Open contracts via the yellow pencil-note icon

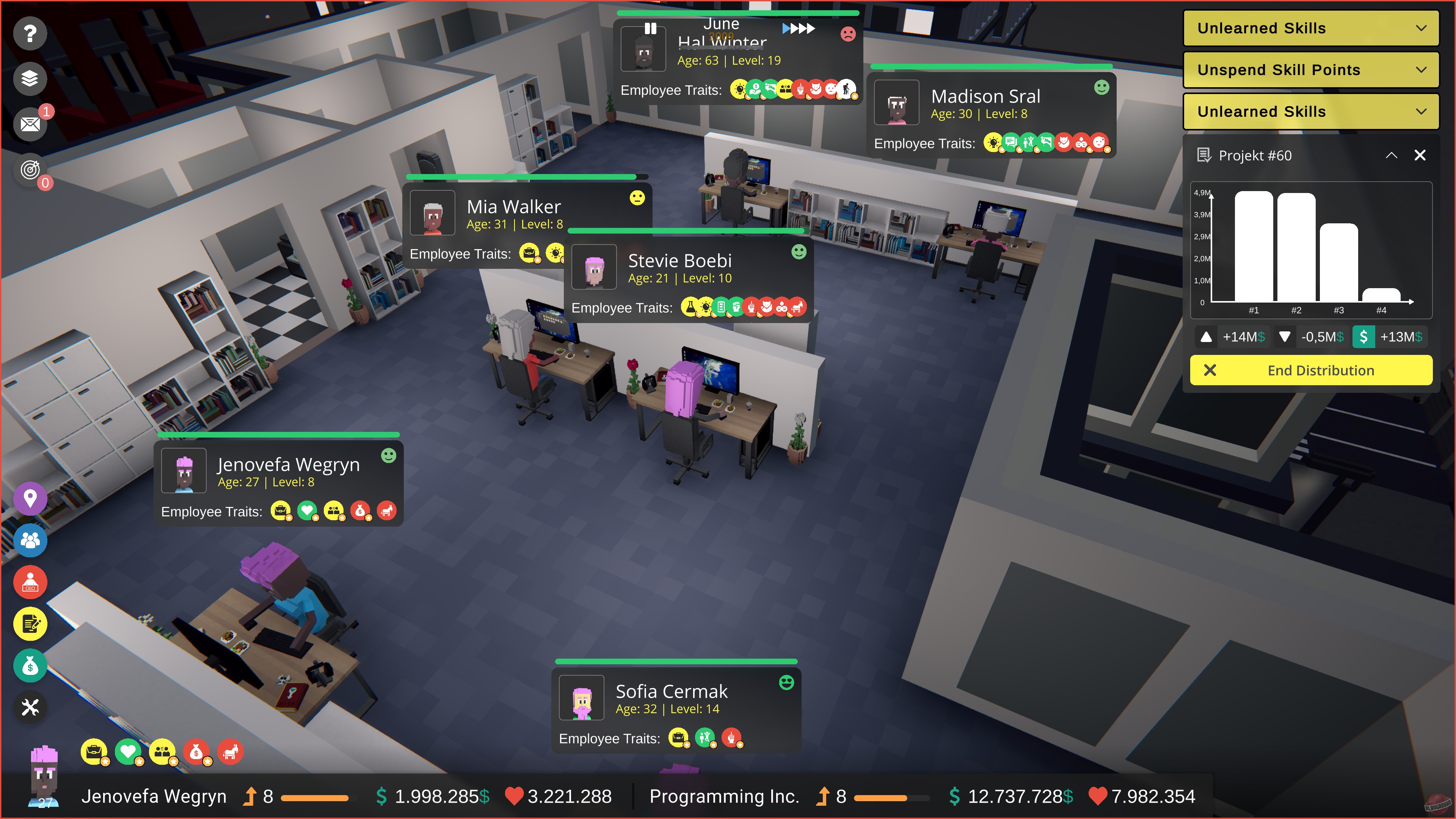coord(30,624)
